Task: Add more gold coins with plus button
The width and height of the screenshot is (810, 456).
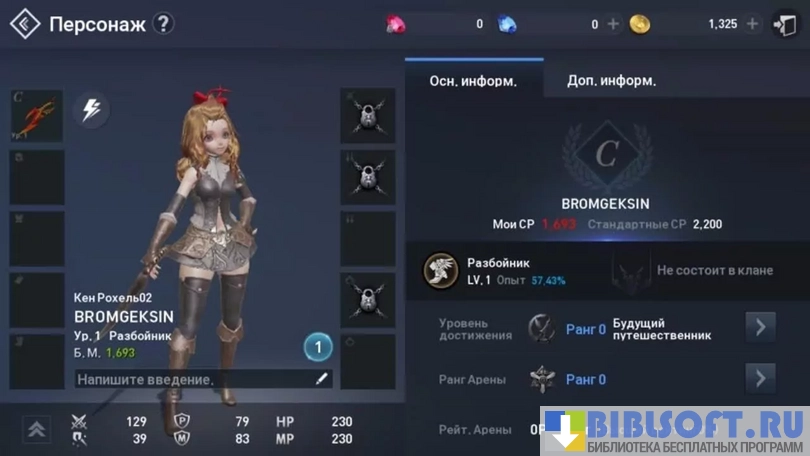Action: click(753, 24)
